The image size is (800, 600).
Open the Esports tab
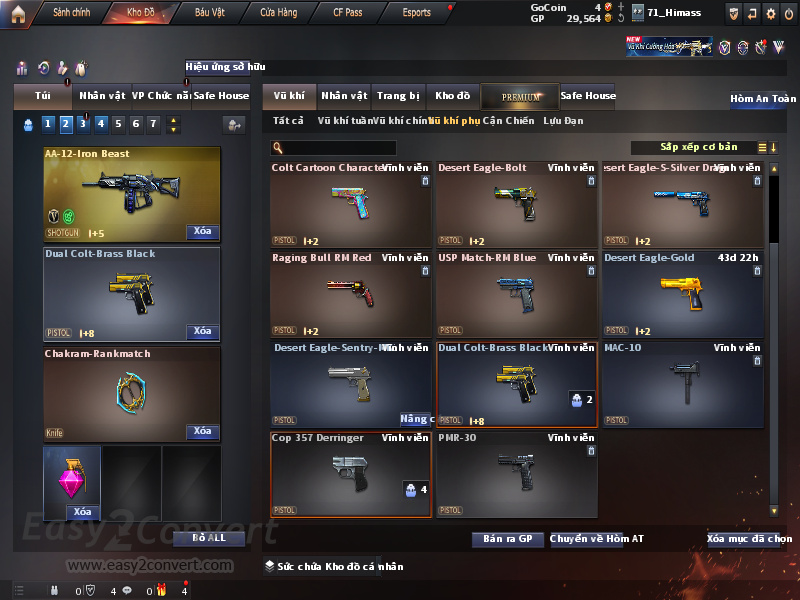tap(416, 13)
